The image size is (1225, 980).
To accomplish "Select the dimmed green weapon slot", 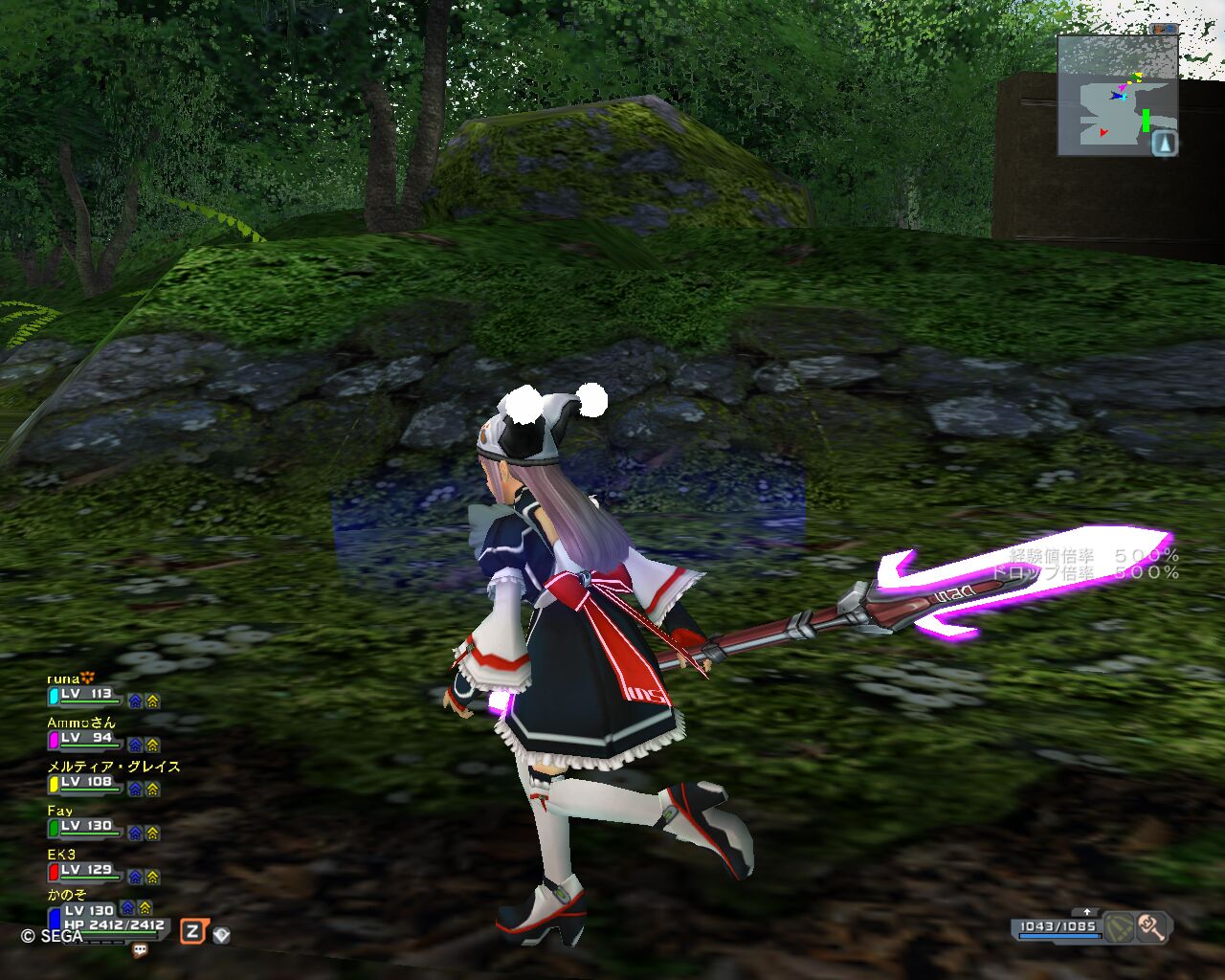I will 1119,926.
